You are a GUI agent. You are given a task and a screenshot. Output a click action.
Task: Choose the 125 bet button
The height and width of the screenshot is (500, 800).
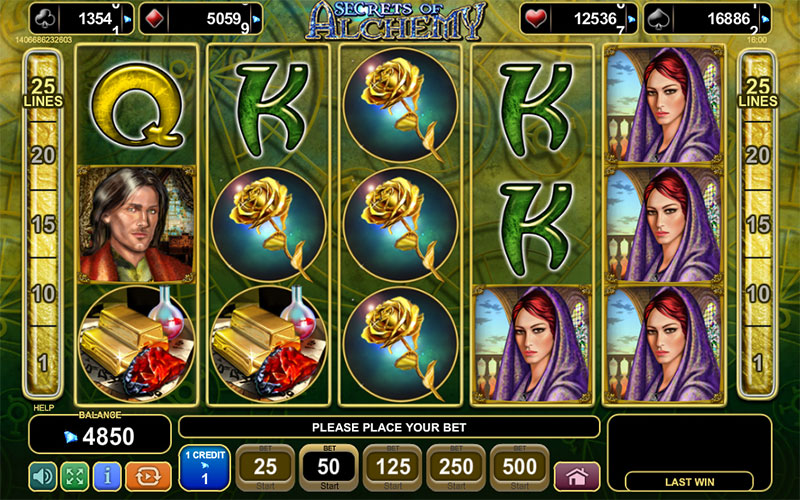coord(391,466)
